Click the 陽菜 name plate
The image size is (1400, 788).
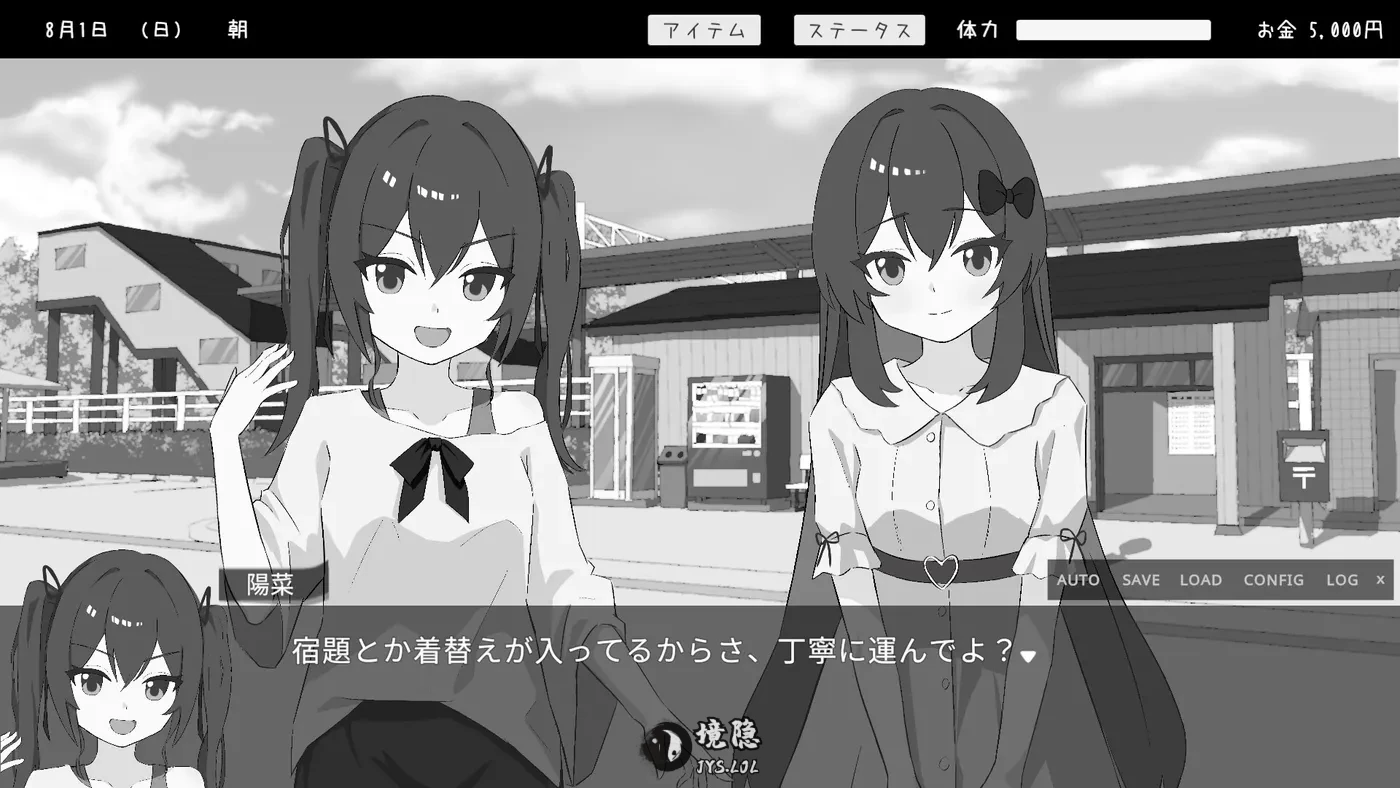272,583
